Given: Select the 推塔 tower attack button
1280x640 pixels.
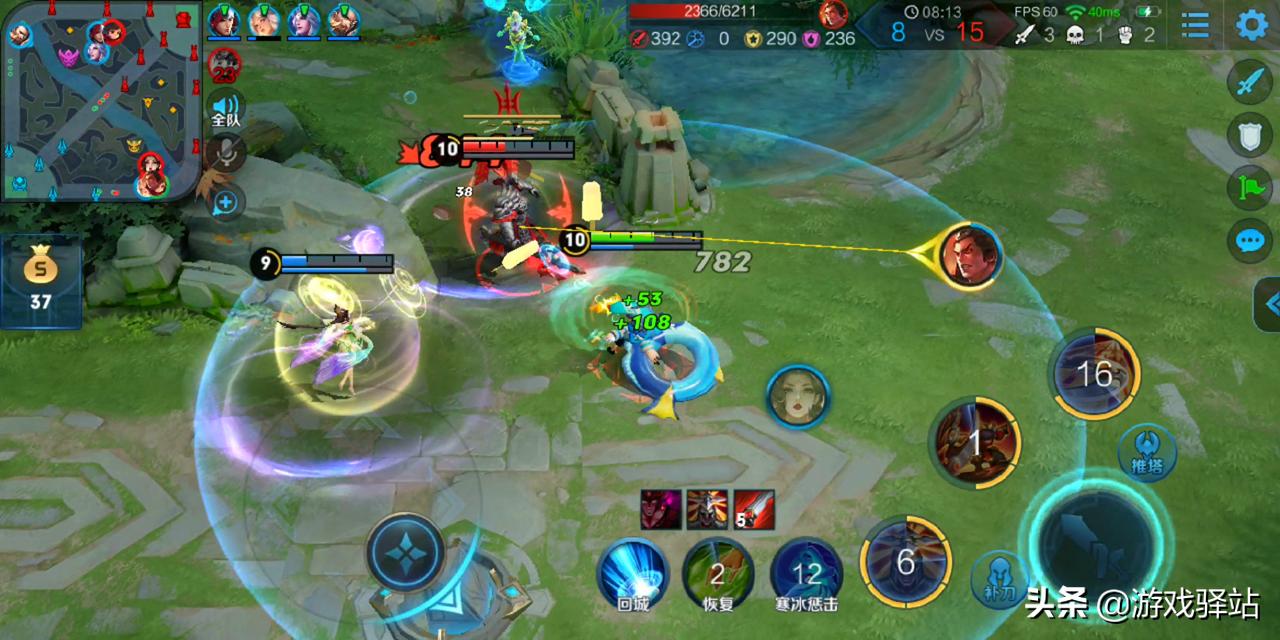Looking at the screenshot, I should [x=1146, y=452].
